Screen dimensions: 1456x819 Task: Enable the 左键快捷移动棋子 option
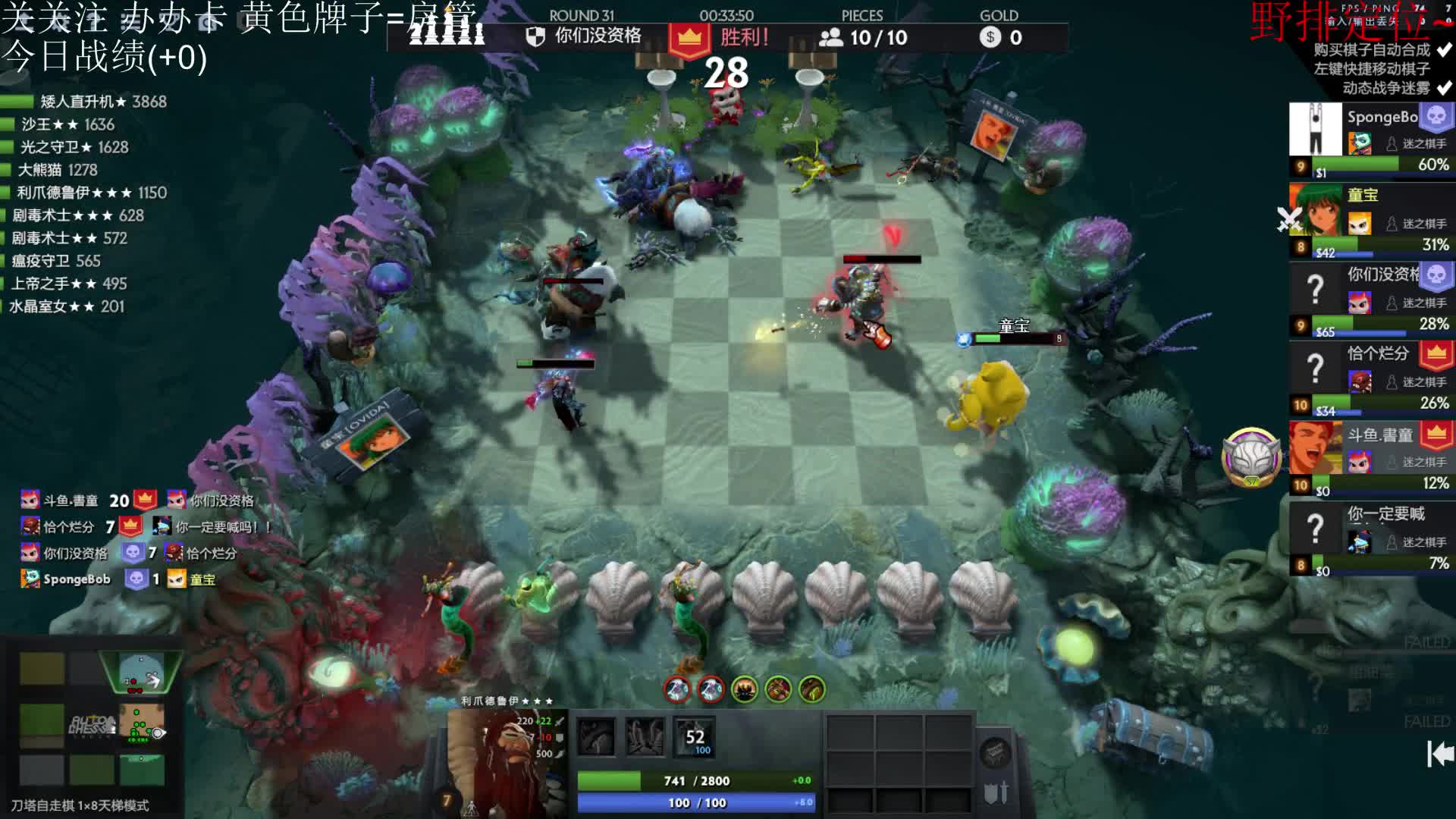coord(1444,69)
